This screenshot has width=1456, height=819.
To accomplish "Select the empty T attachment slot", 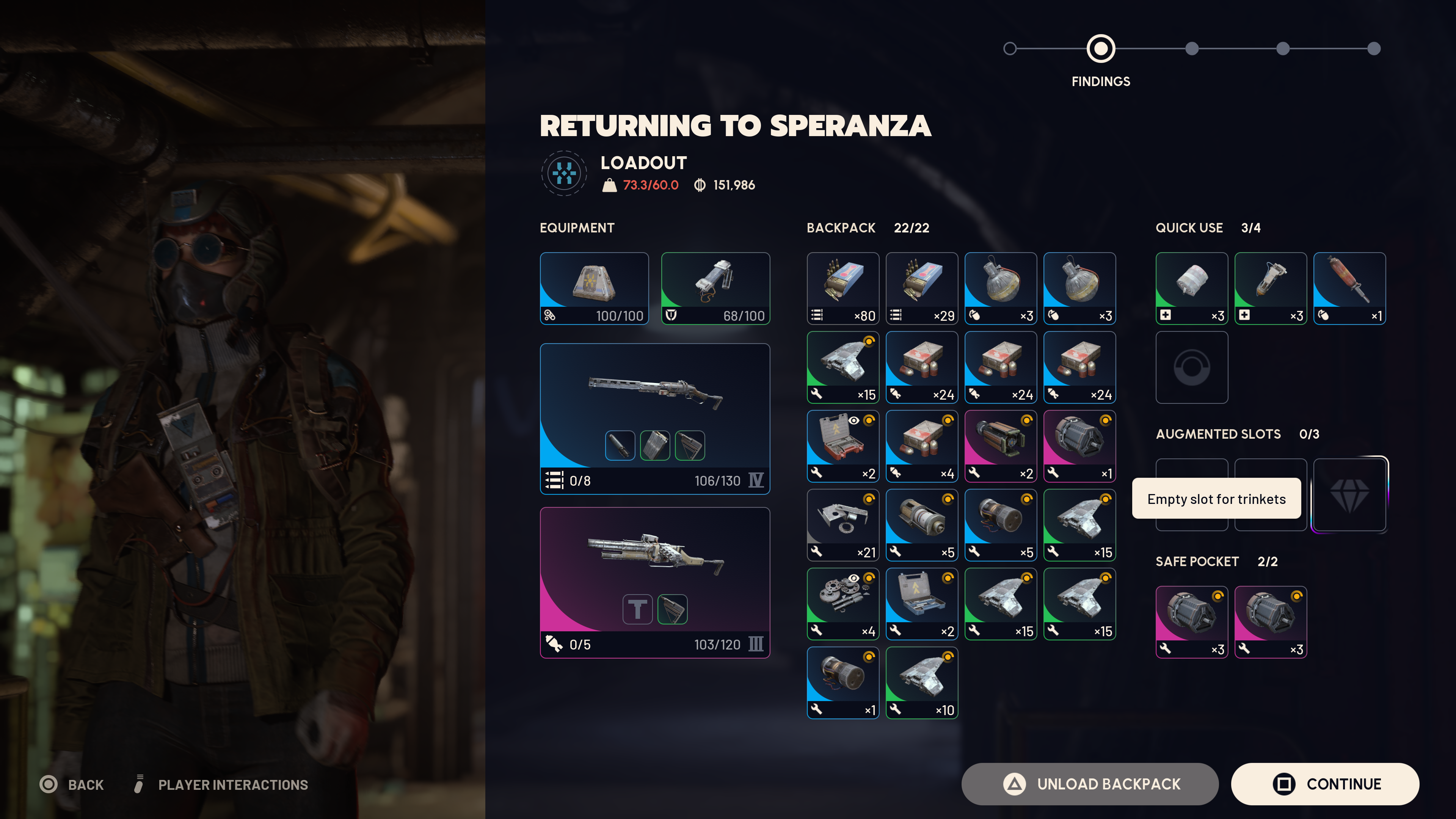I will pyautogui.click(x=637, y=609).
